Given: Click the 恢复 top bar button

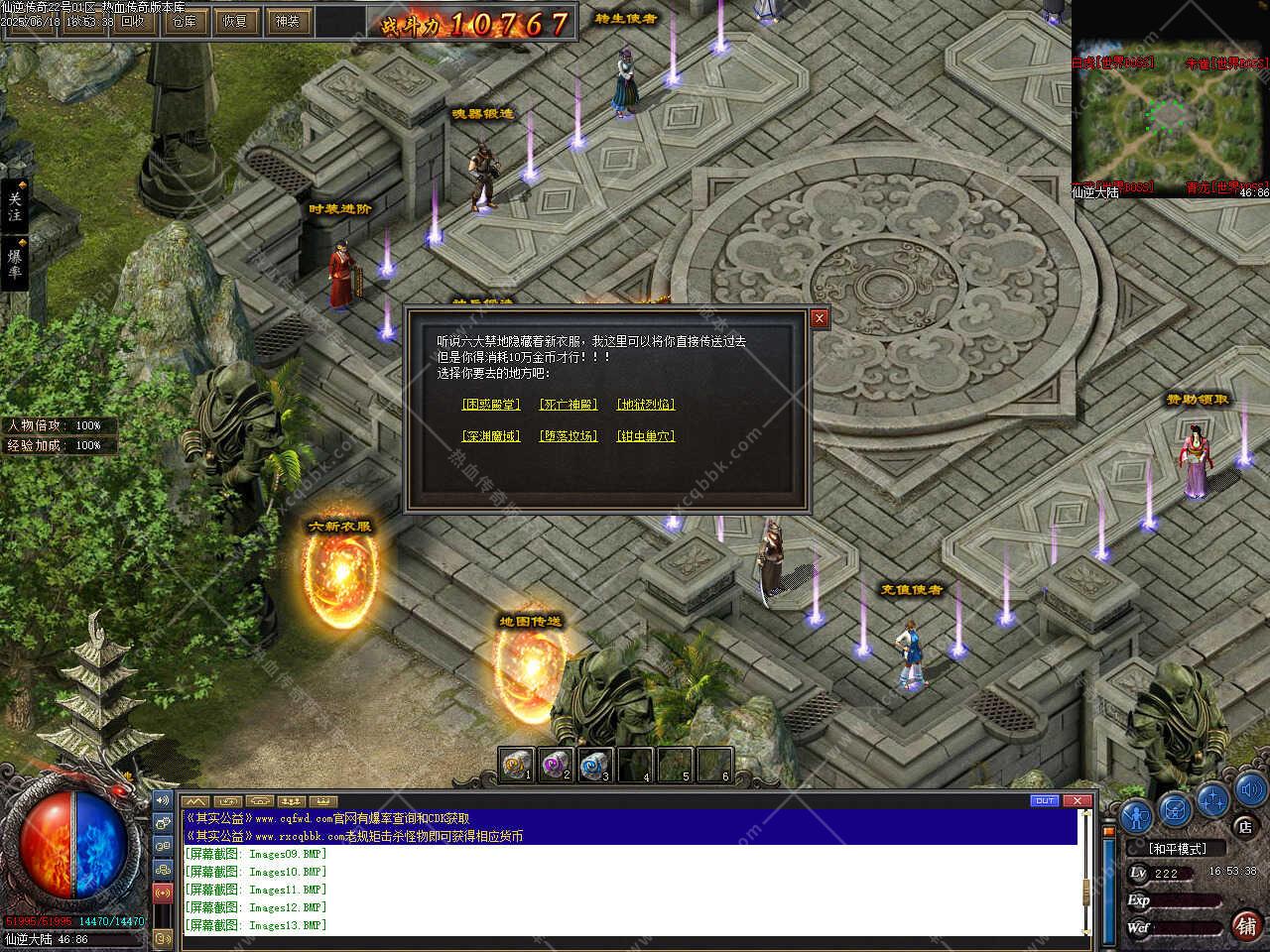Looking at the screenshot, I should (x=236, y=21).
